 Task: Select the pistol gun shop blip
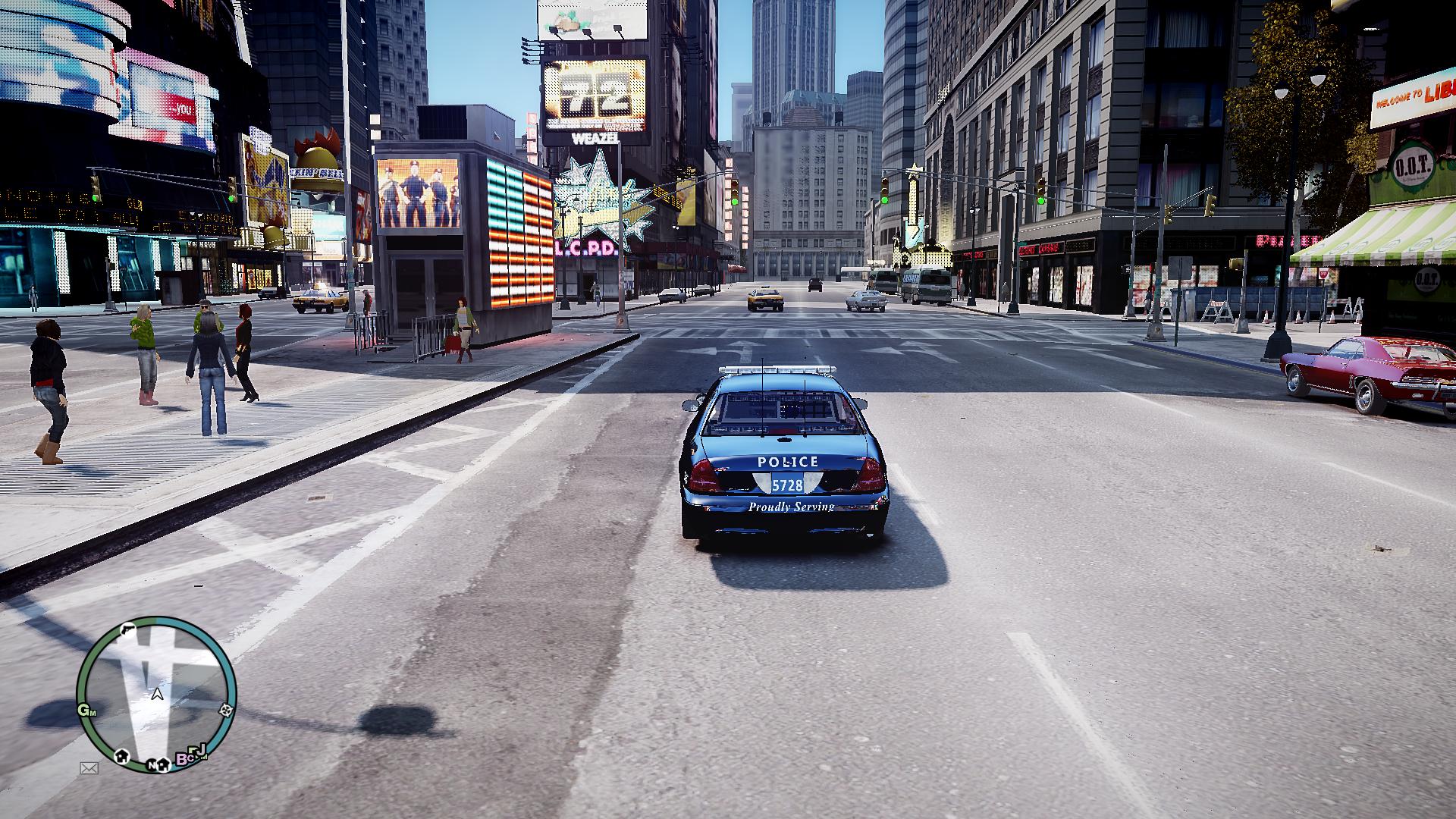pos(128,629)
